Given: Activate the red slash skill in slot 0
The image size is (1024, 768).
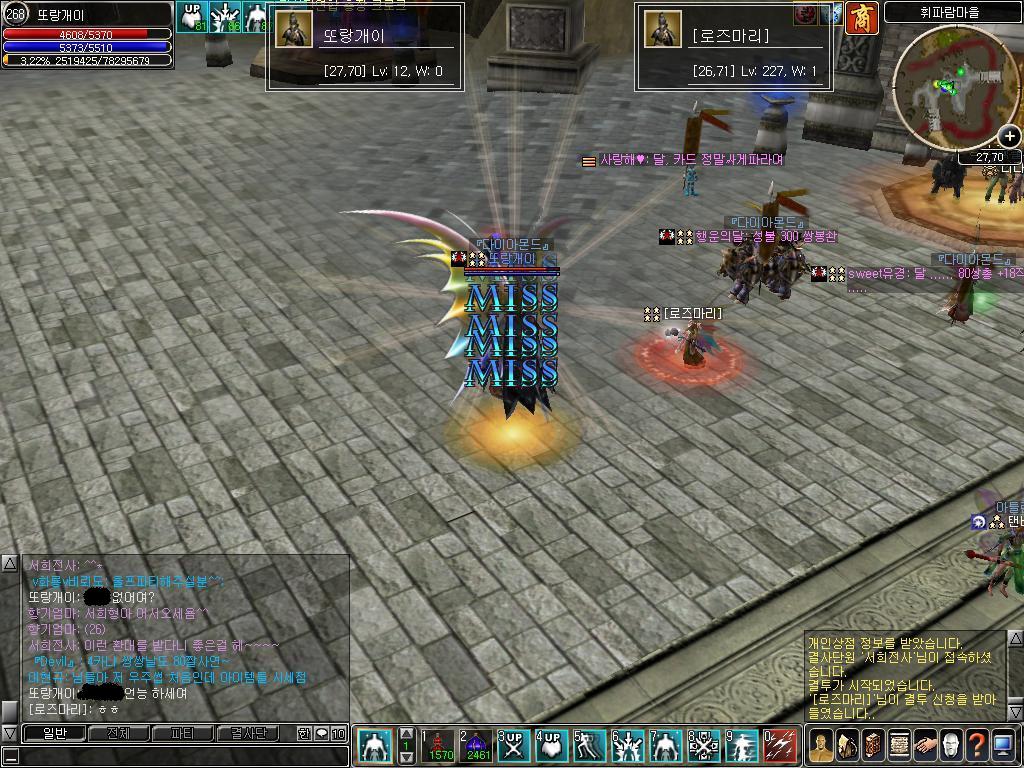Looking at the screenshot, I should pos(780,746).
